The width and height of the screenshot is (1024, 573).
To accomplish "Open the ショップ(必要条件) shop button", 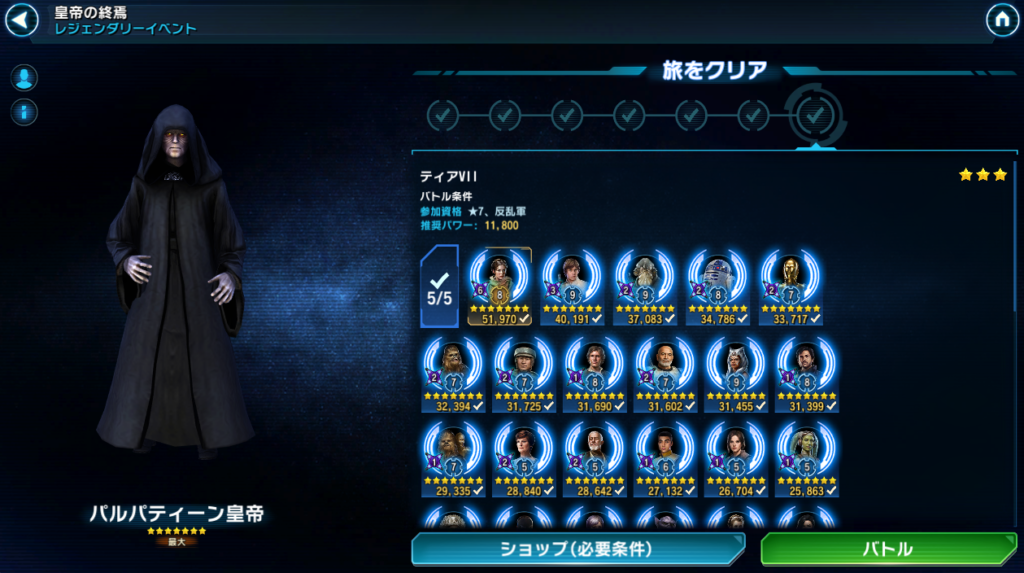I will pyautogui.click(x=576, y=549).
